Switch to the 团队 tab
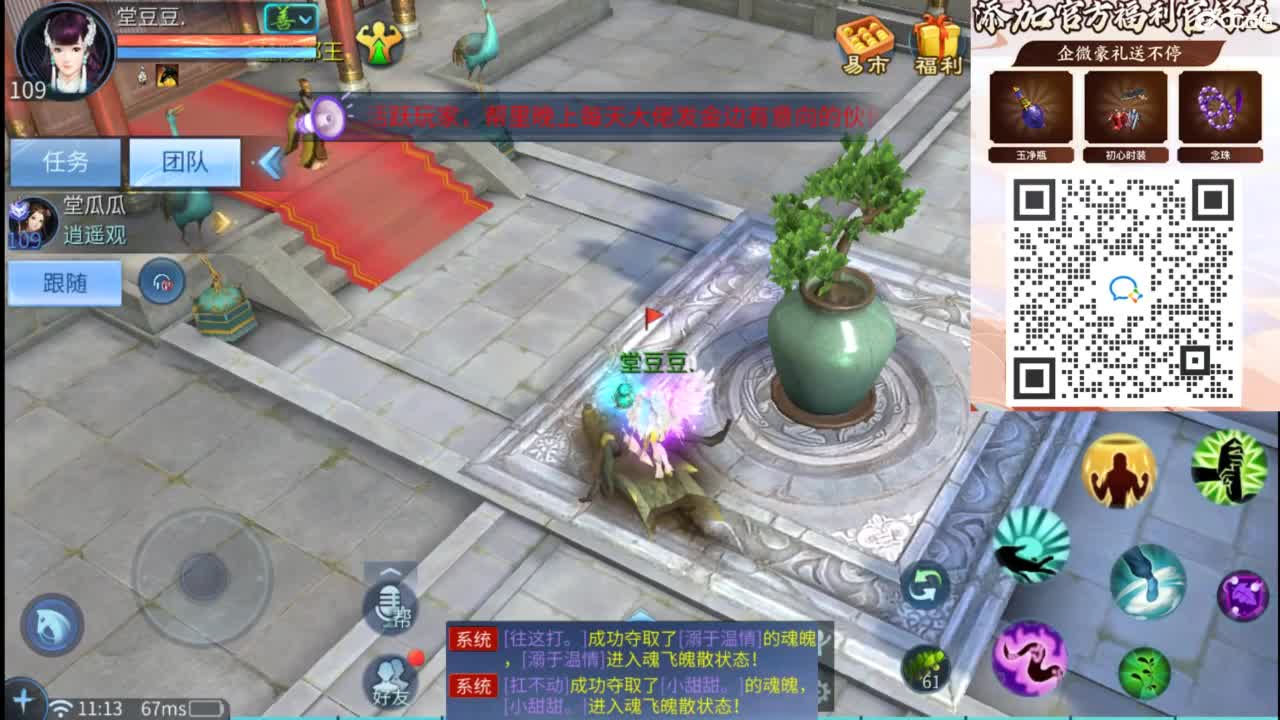The image size is (1280, 720). (x=185, y=162)
